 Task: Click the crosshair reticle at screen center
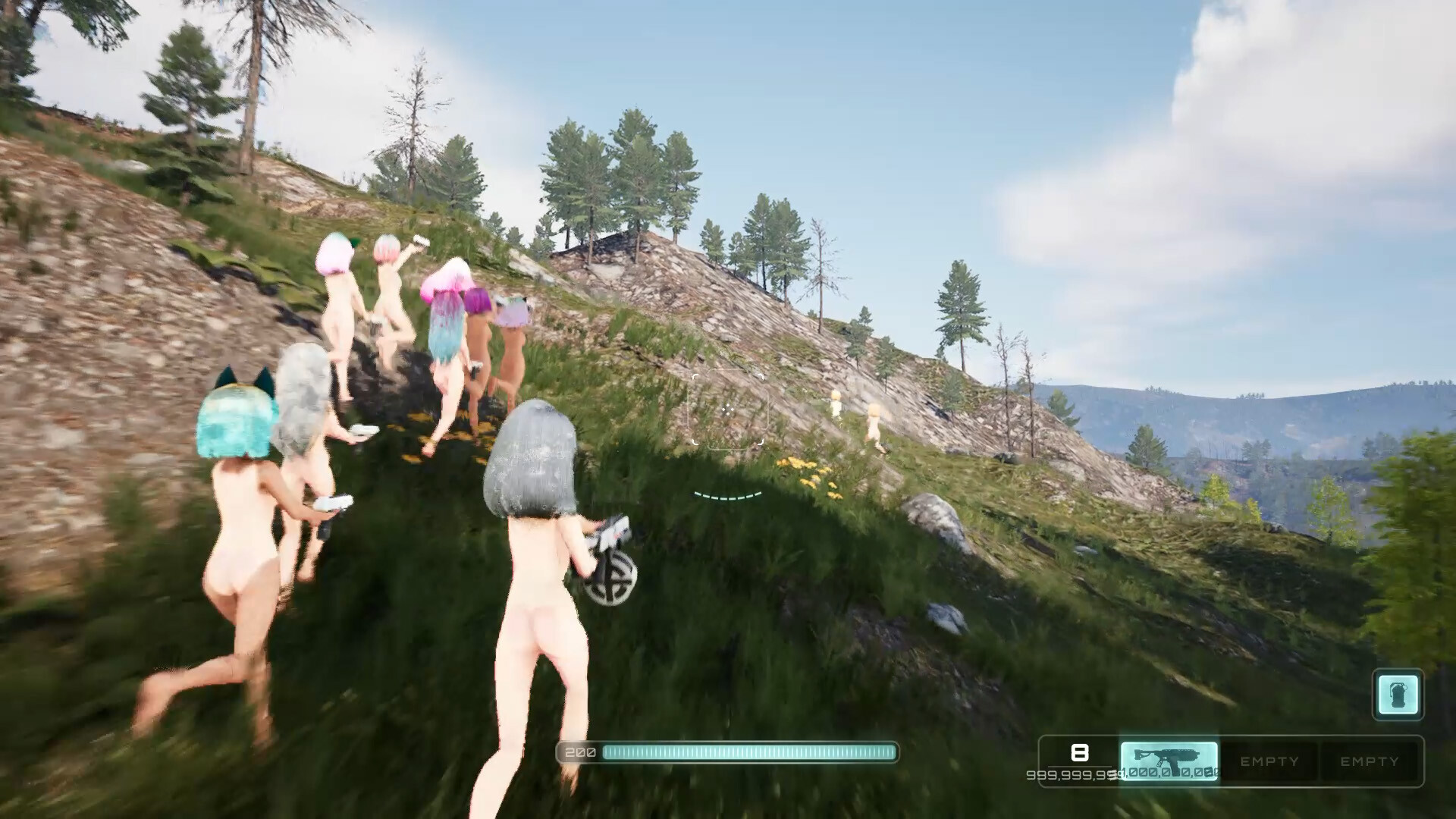[728, 409]
